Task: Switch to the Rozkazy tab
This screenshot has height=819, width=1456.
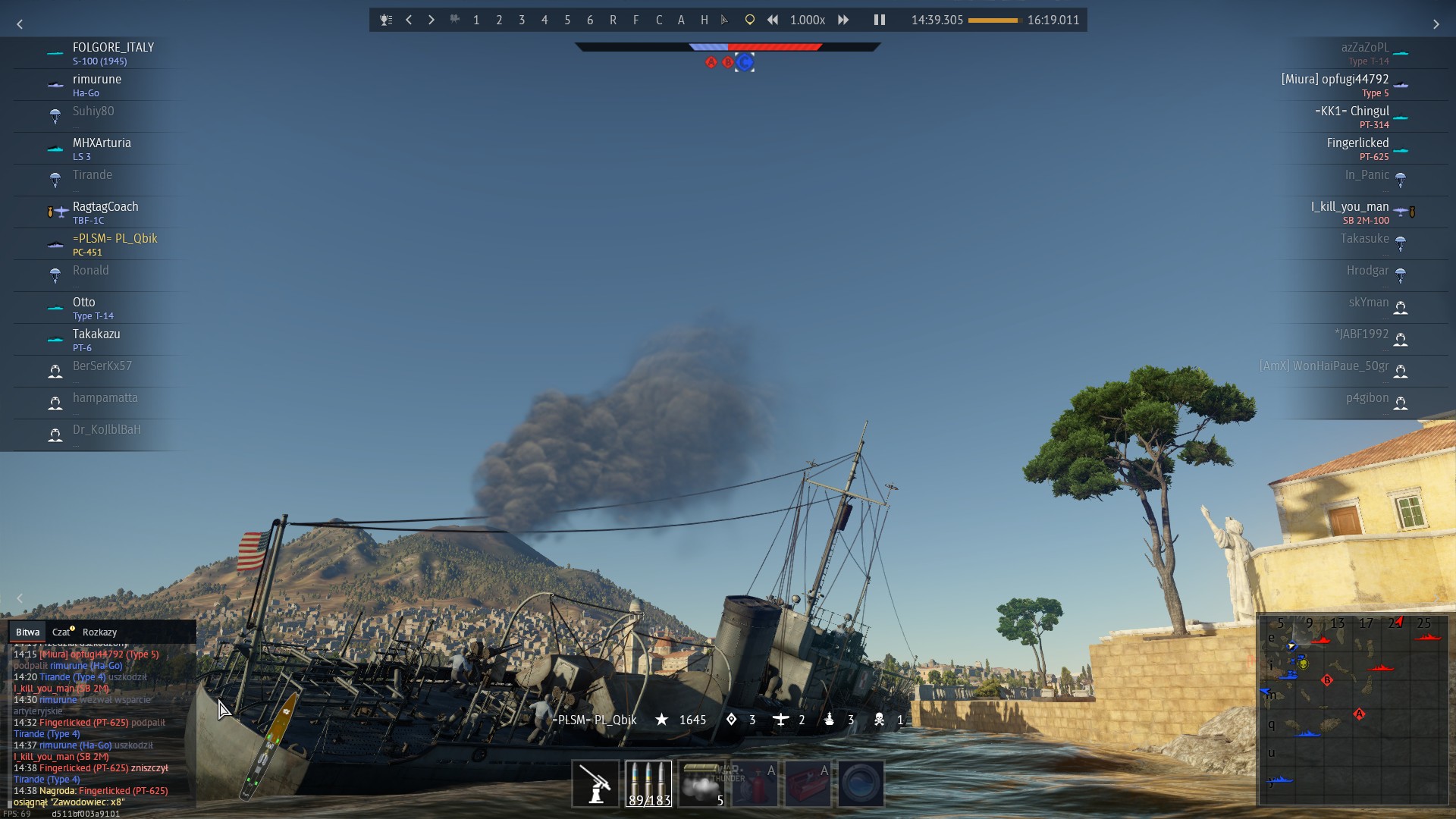Action: coord(99,632)
